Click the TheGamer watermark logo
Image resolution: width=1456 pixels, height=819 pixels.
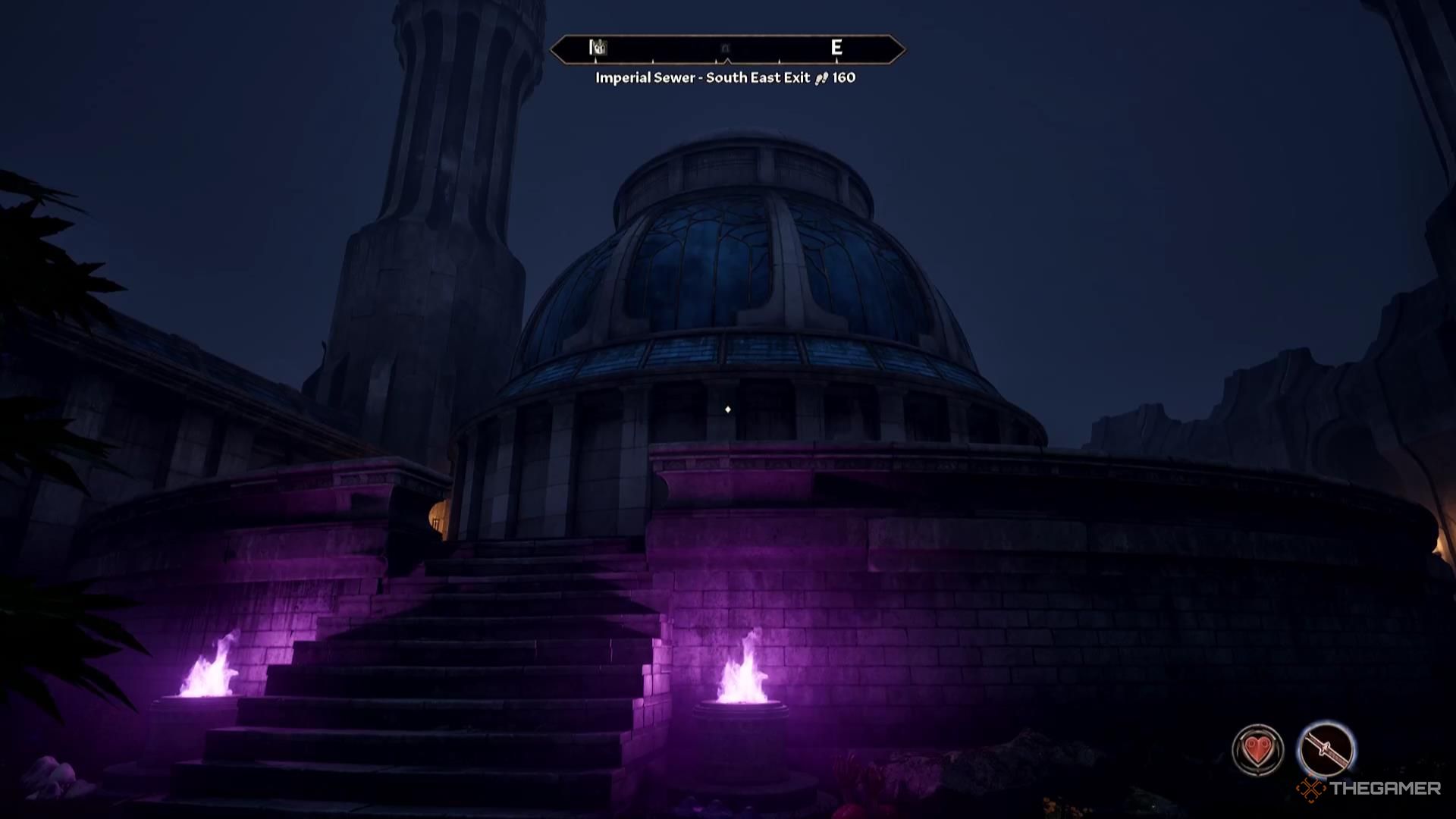(1369, 789)
